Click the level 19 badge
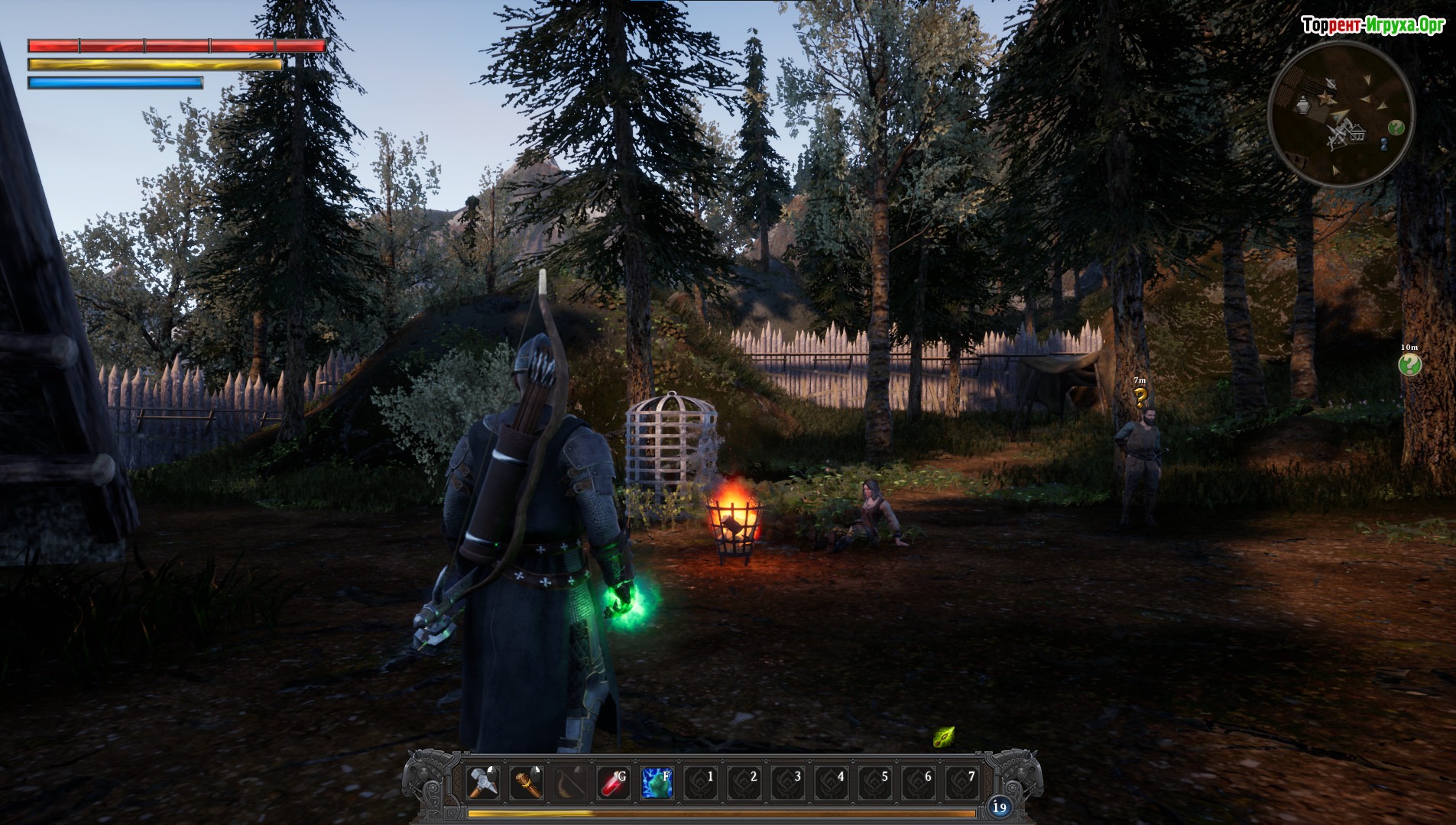This screenshot has width=1456, height=825. tap(999, 807)
